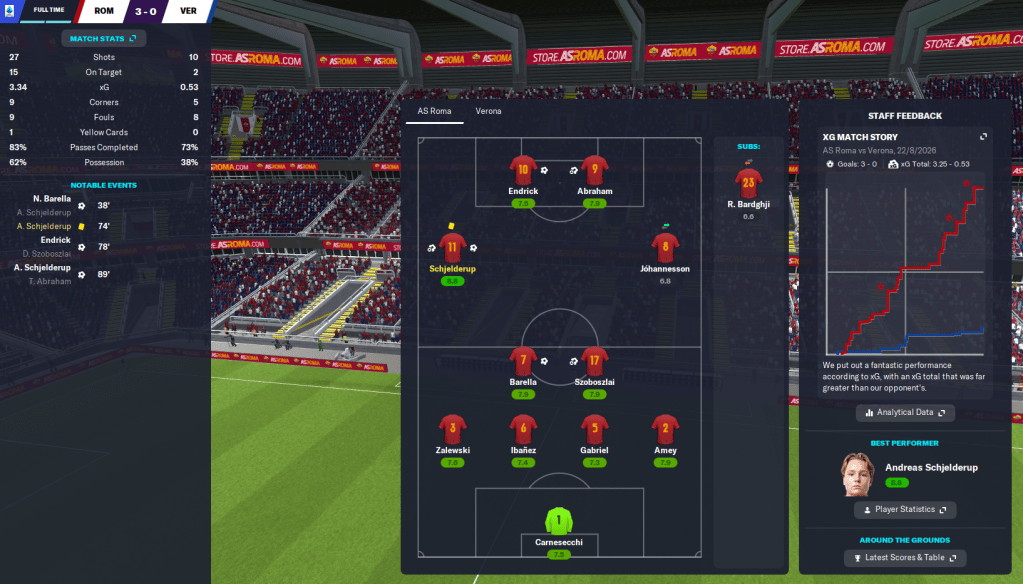Select left-back Zalewski
The image size is (1023, 584).
point(452,430)
